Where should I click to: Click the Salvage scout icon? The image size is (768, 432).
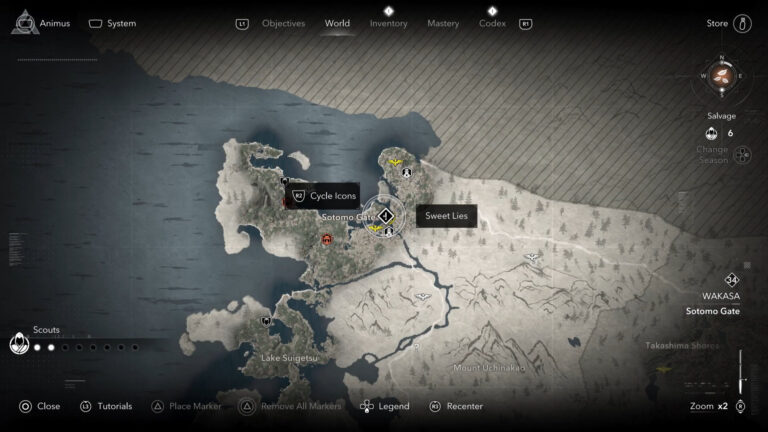tap(711, 133)
